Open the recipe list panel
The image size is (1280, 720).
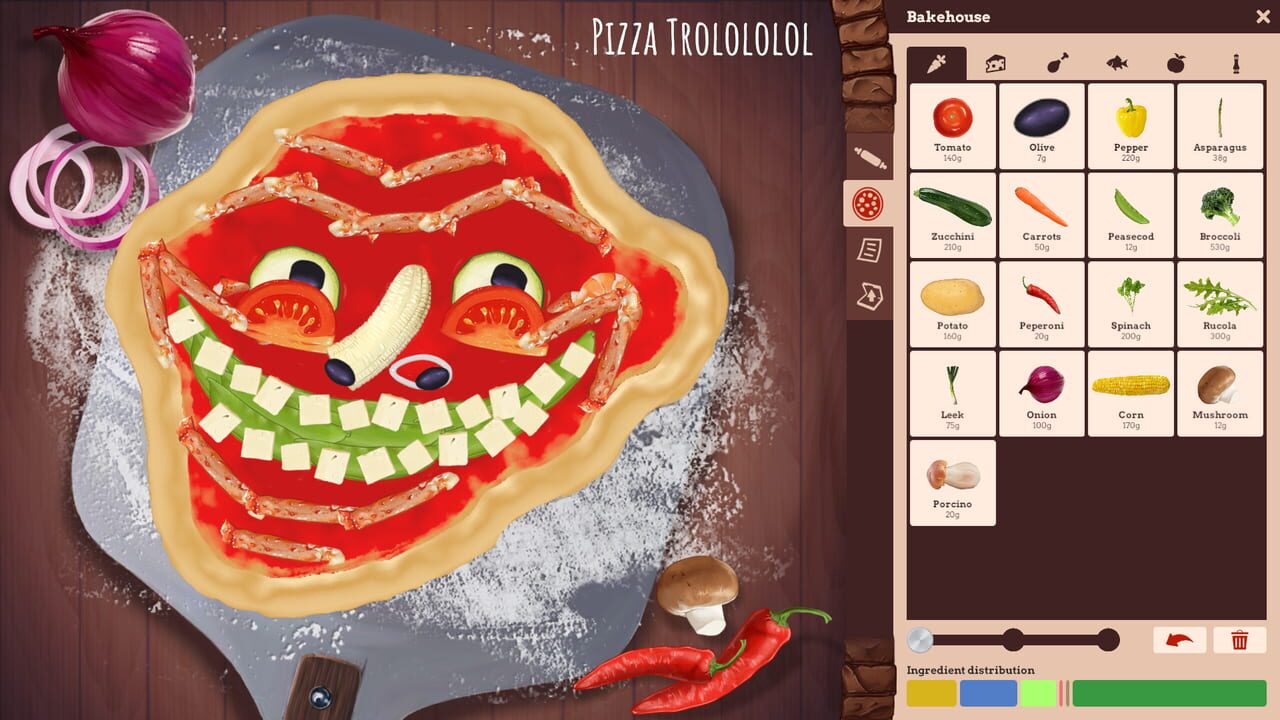pos(869,251)
